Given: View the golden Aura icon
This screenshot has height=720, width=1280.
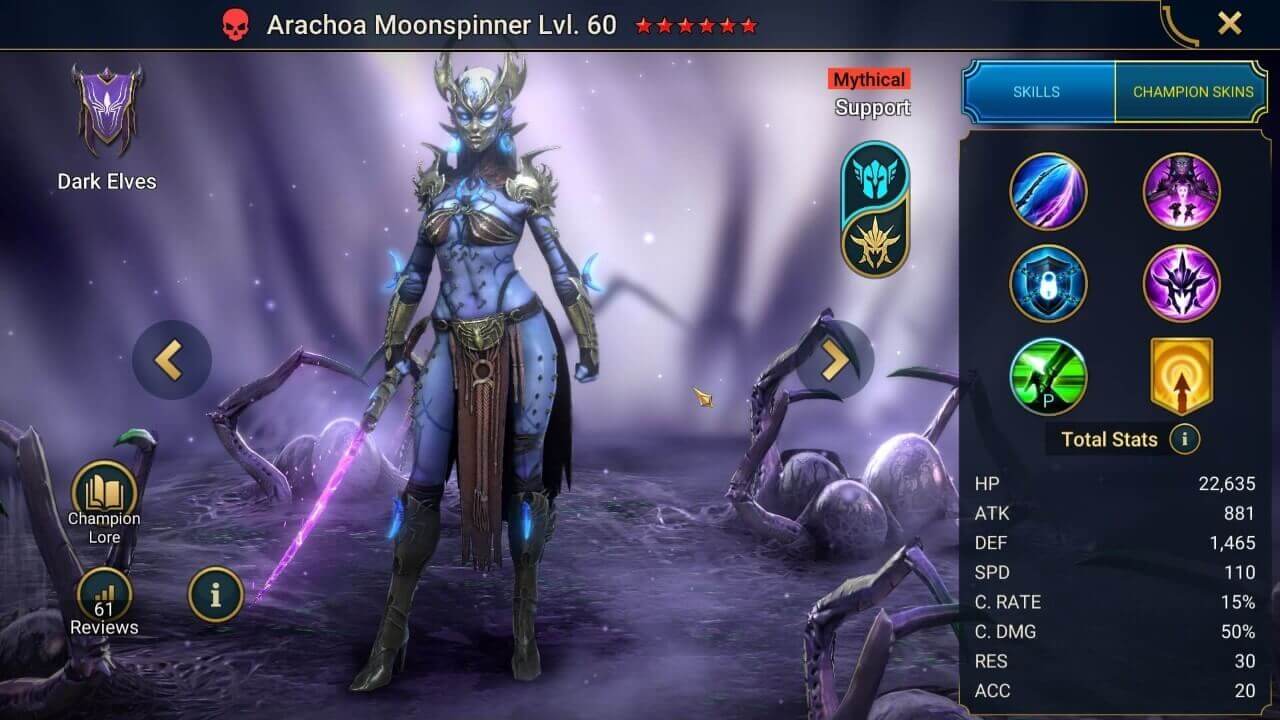Looking at the screenshot, I should pyautogui.click(x=1182, y=376).
